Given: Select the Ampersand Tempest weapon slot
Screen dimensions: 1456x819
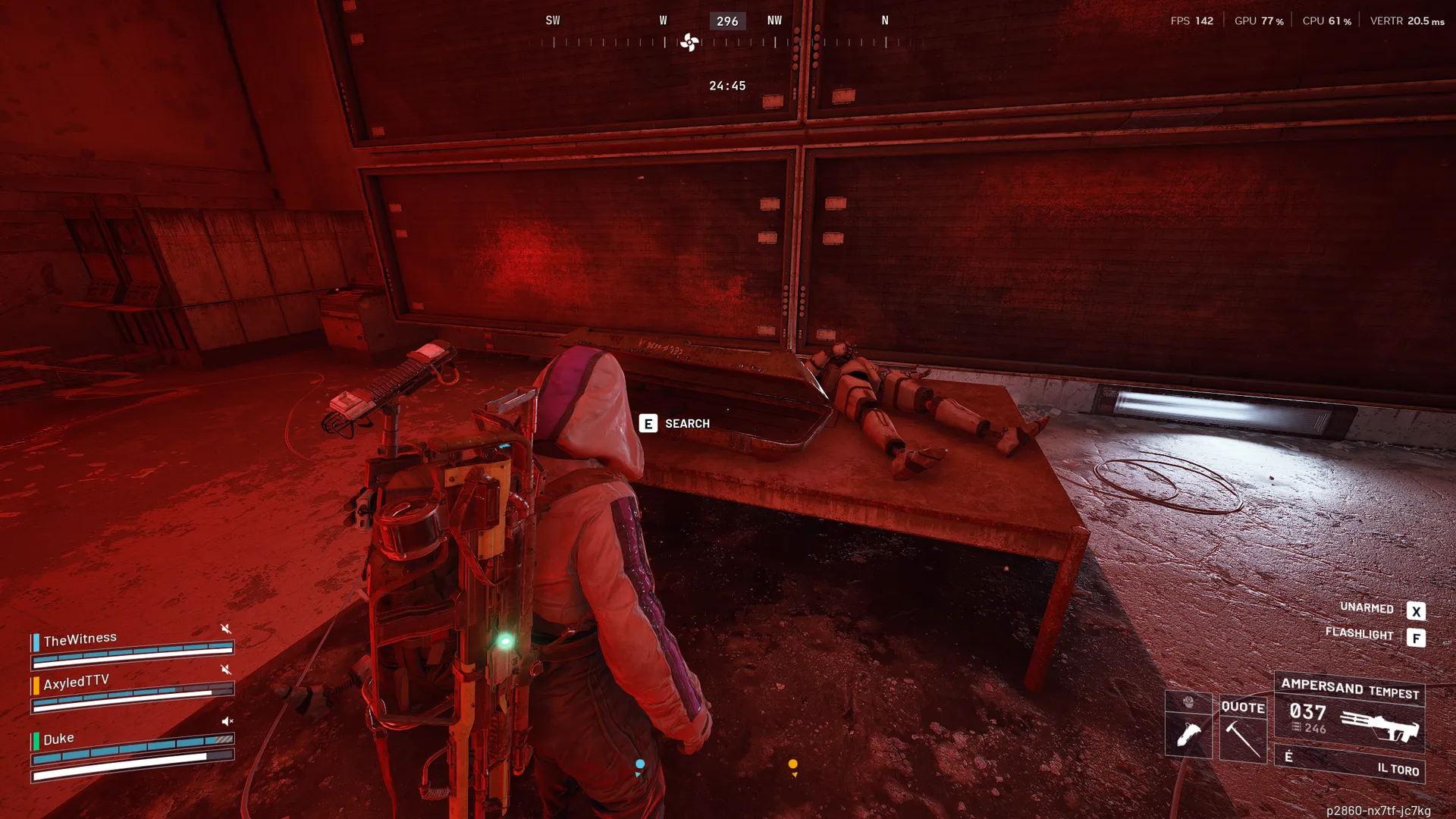Looking at the screenshot, I should [x=1350, y=711].
